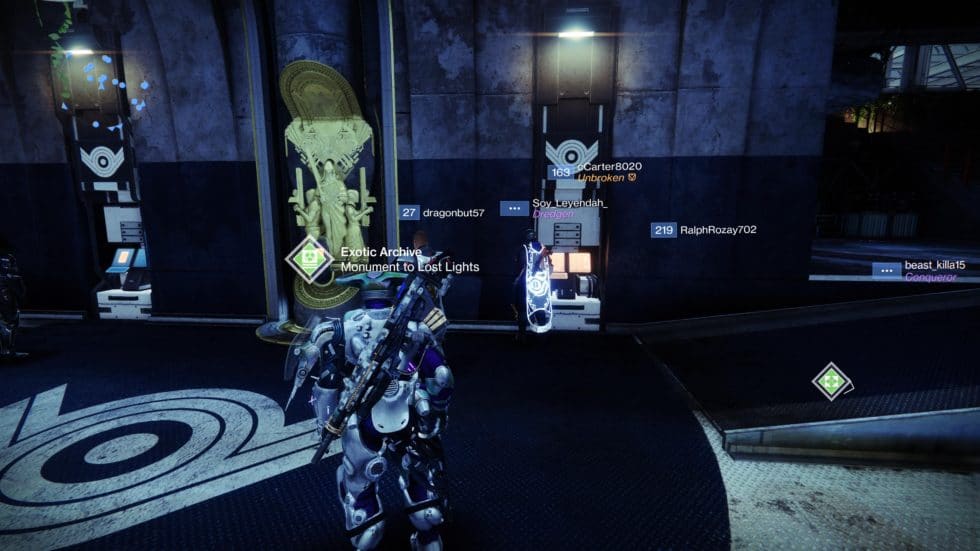Select the Exotic Archive vendor marker
This screenshot has height=551, width=980.
310,259
